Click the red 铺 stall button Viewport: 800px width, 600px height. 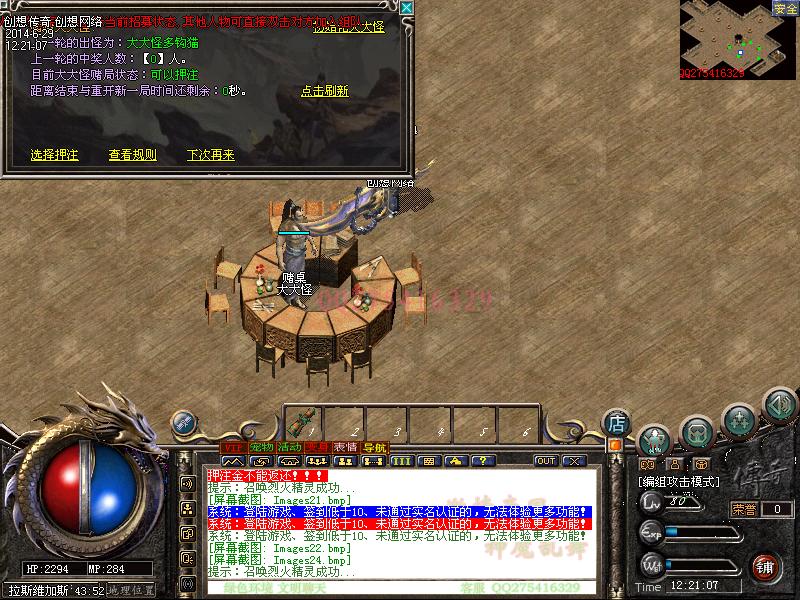click(765, 566)
